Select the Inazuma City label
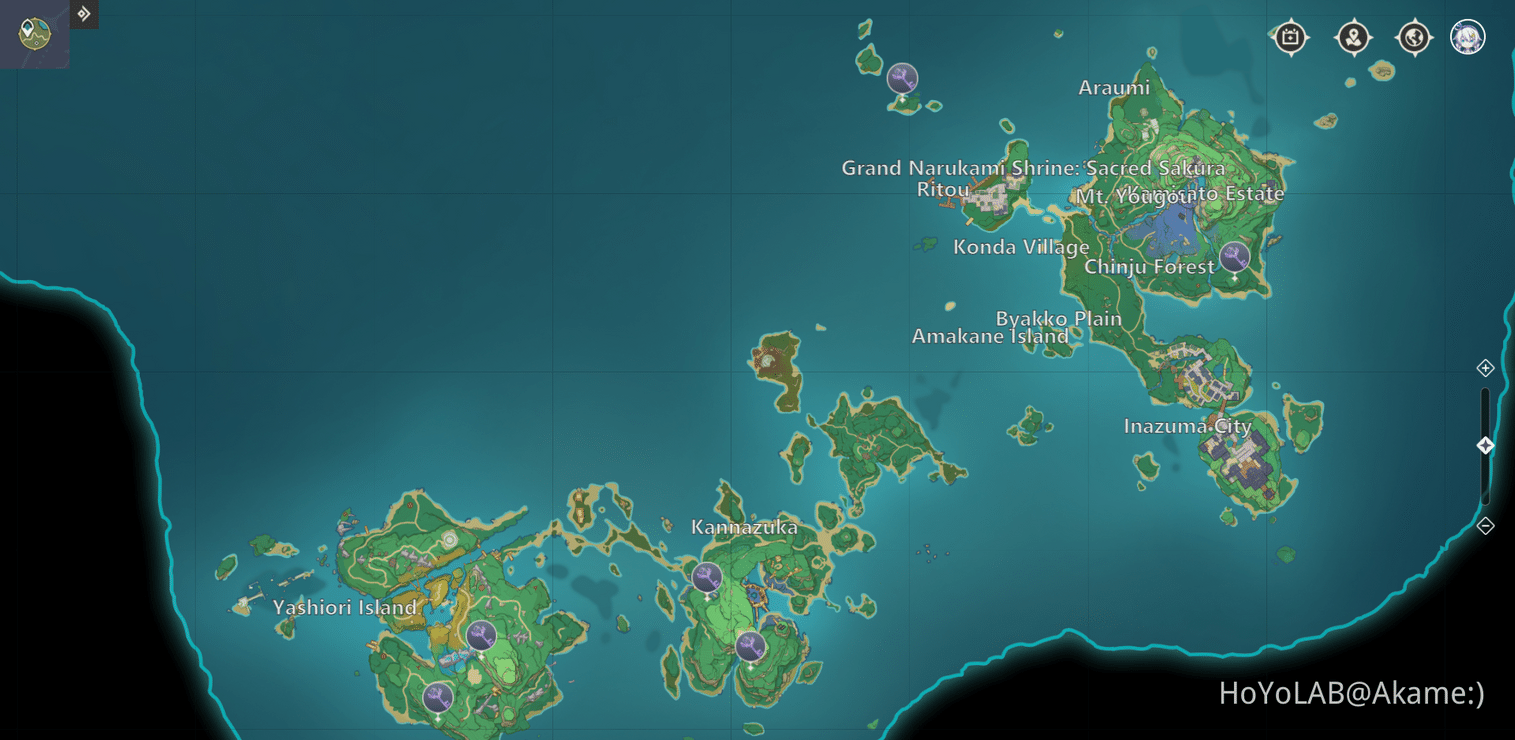The image size is (1515, 740). (1188, 426)
